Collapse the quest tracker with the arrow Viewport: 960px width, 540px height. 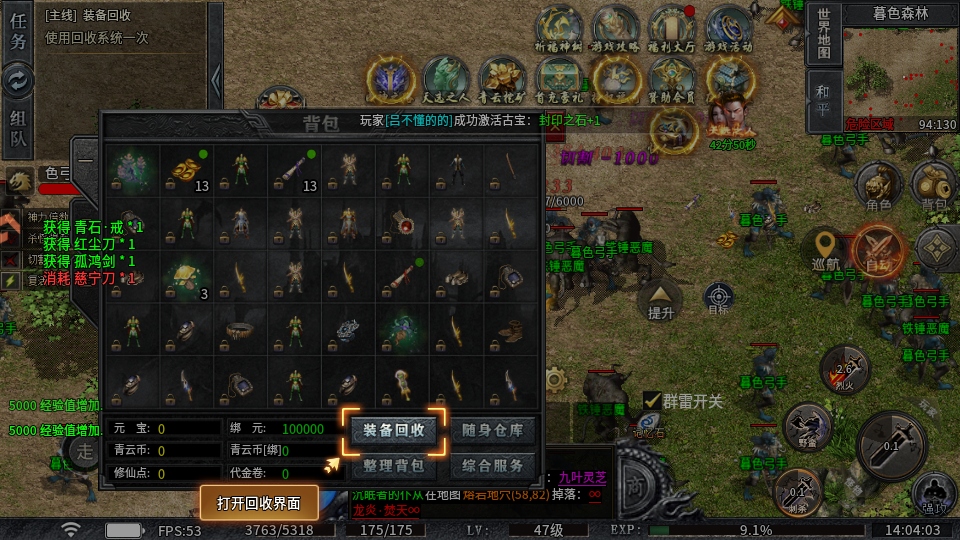(215, 78)
